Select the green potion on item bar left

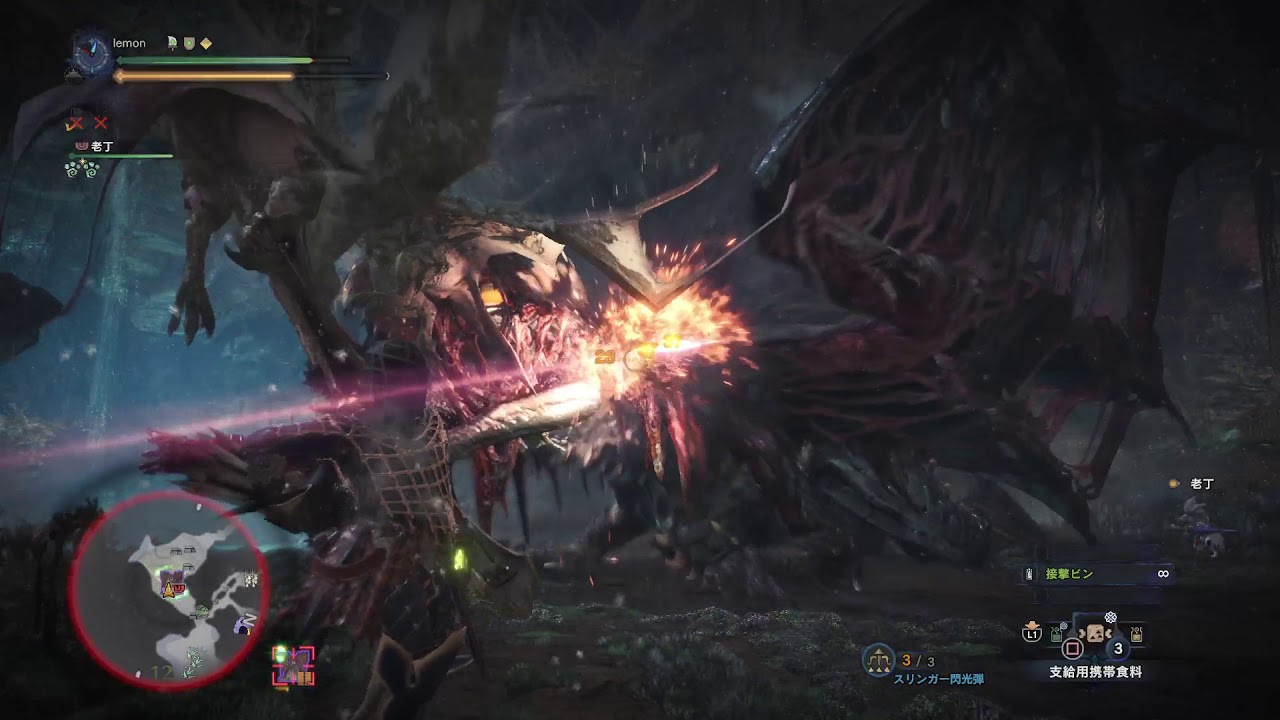pyautogui.click(x=1056, y=634)
